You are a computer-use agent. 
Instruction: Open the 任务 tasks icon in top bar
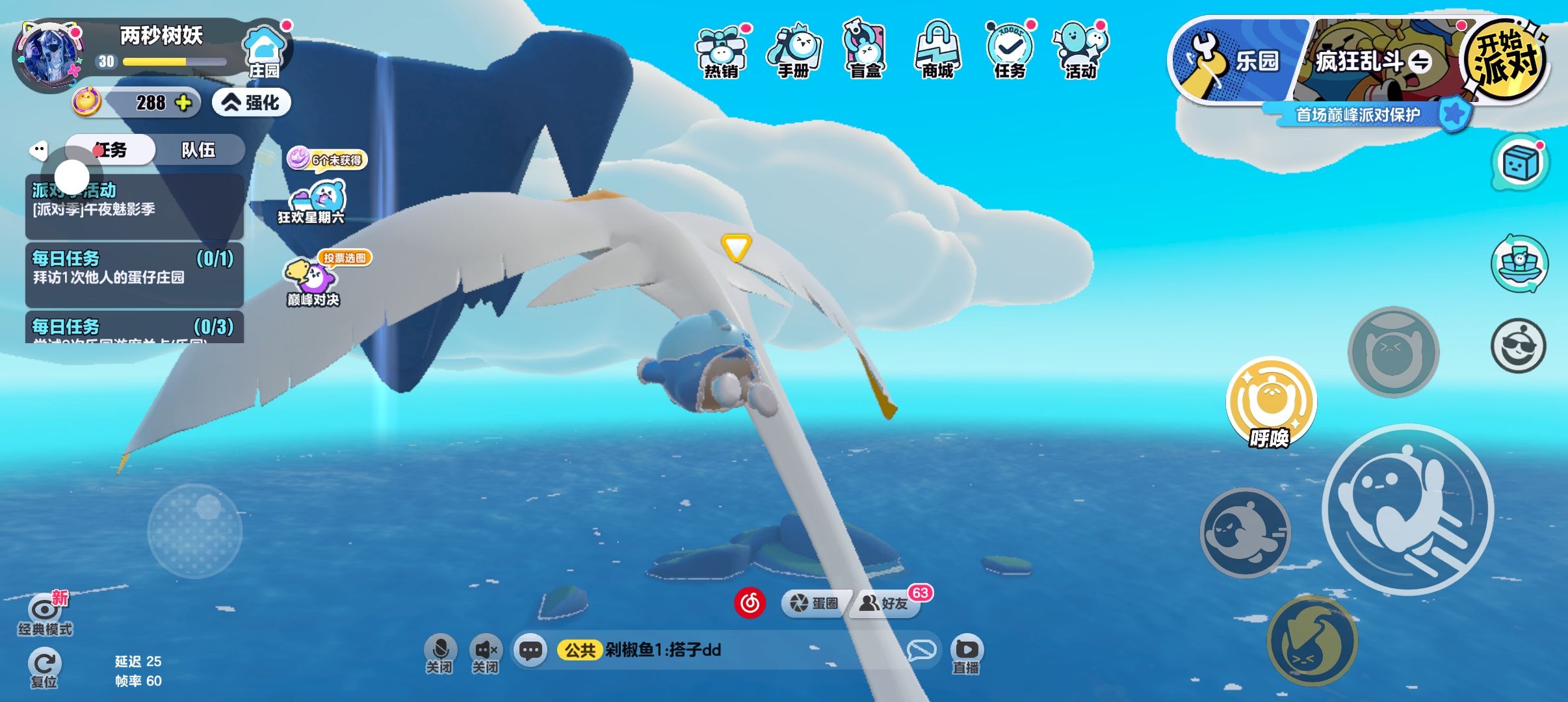point(1009,52)
